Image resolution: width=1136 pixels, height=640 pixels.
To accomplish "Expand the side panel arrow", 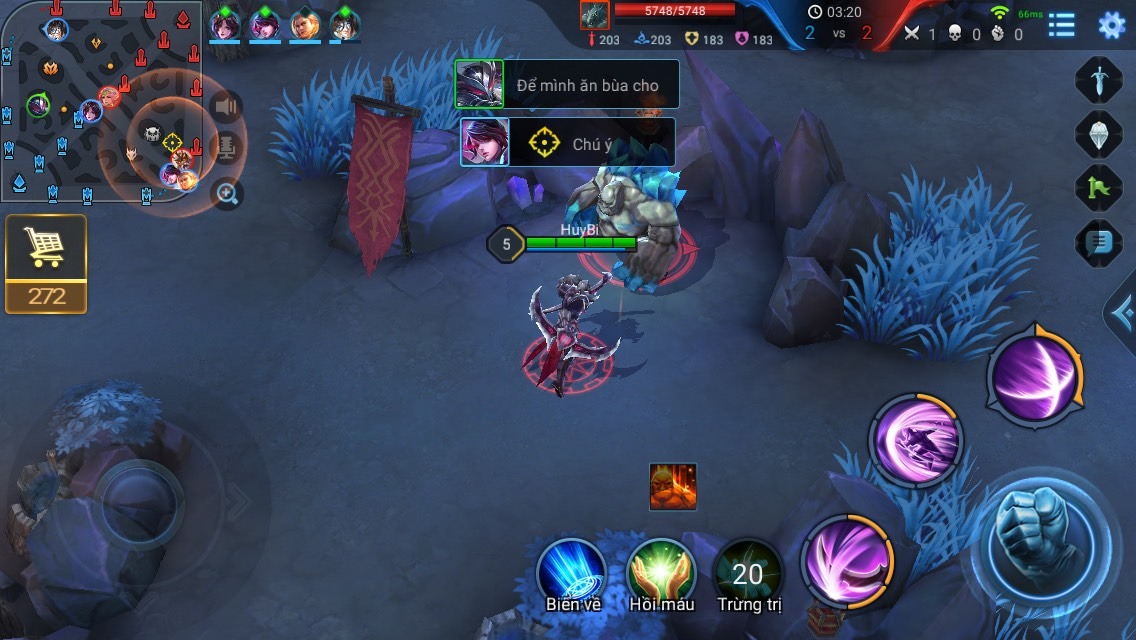I will pyautogui.click(x=1122, y=314).
